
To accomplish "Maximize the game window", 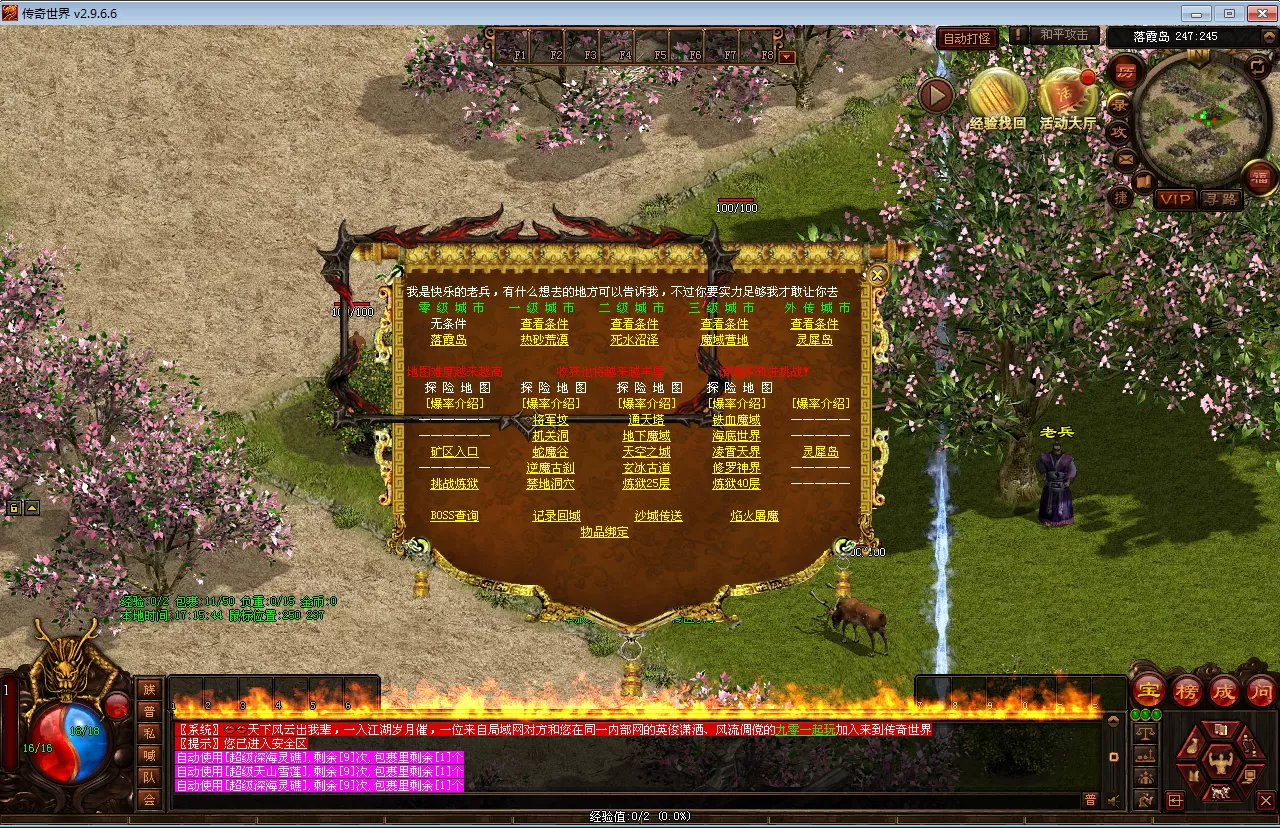I will [x=1228, y=13].
